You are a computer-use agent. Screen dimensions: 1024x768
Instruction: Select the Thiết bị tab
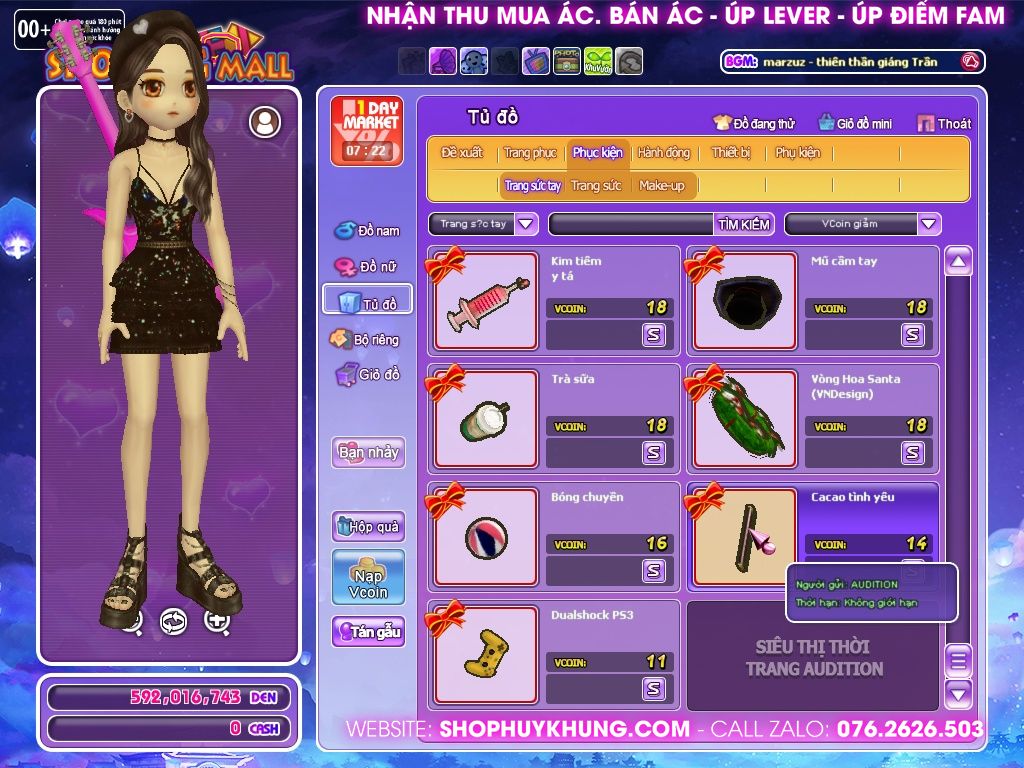point(731,153)
